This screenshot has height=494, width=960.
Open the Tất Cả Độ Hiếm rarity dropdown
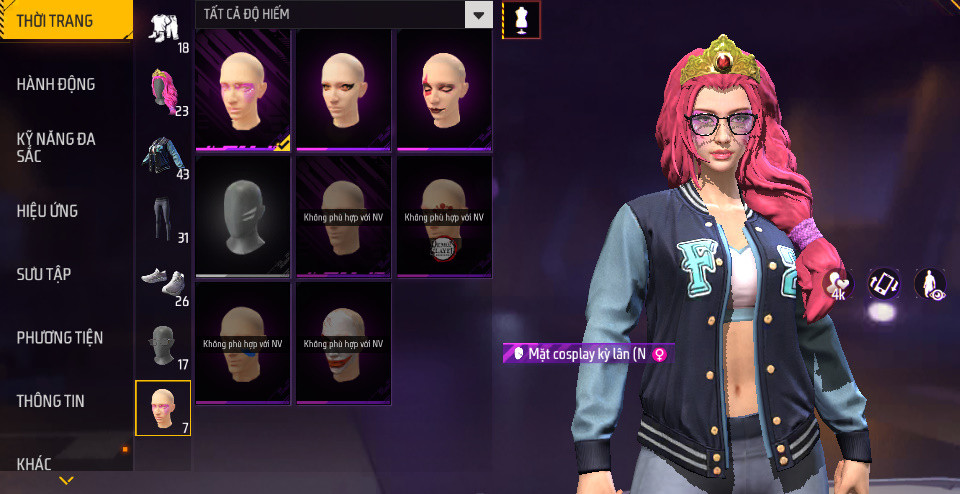[479, 15]
